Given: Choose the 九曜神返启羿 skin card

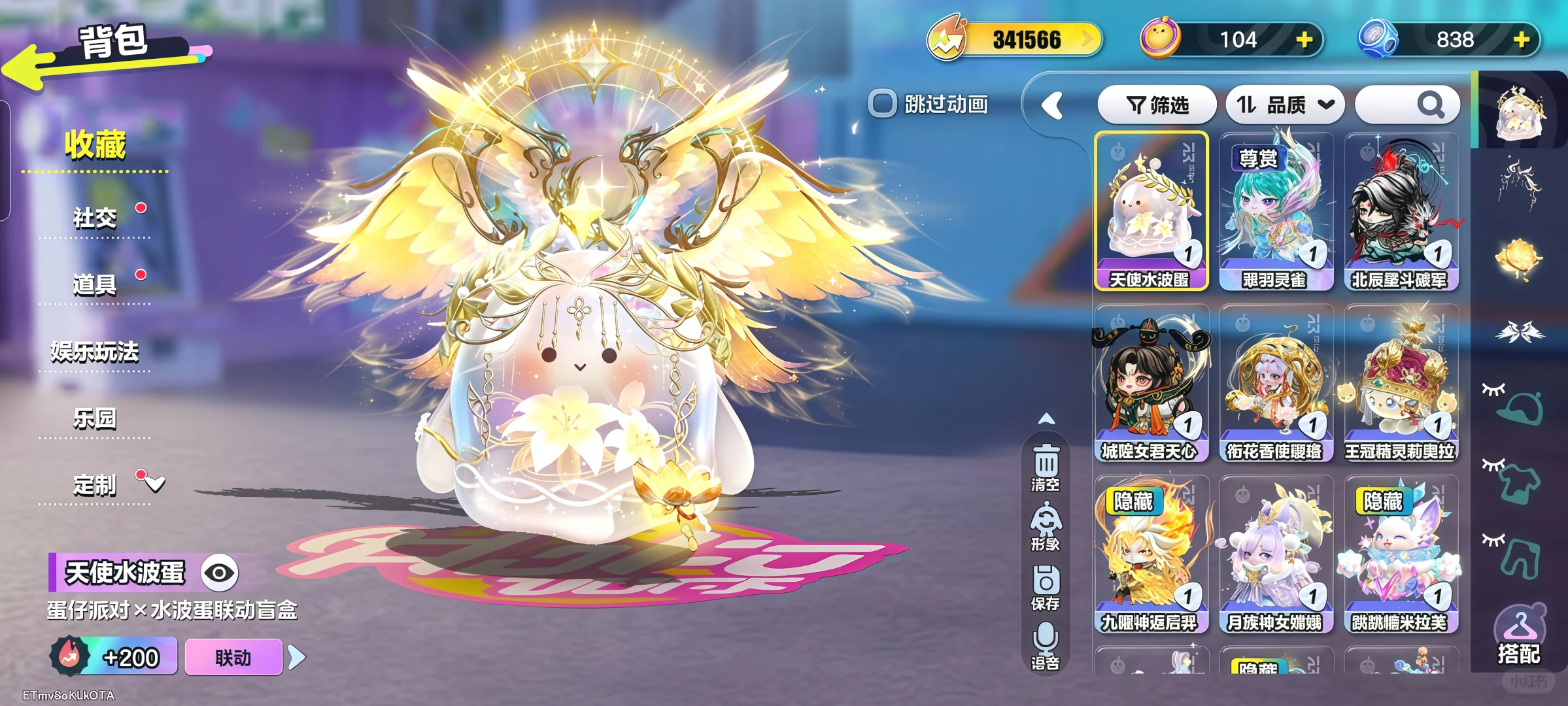Looking at the screenshot, I should 1151,554.
